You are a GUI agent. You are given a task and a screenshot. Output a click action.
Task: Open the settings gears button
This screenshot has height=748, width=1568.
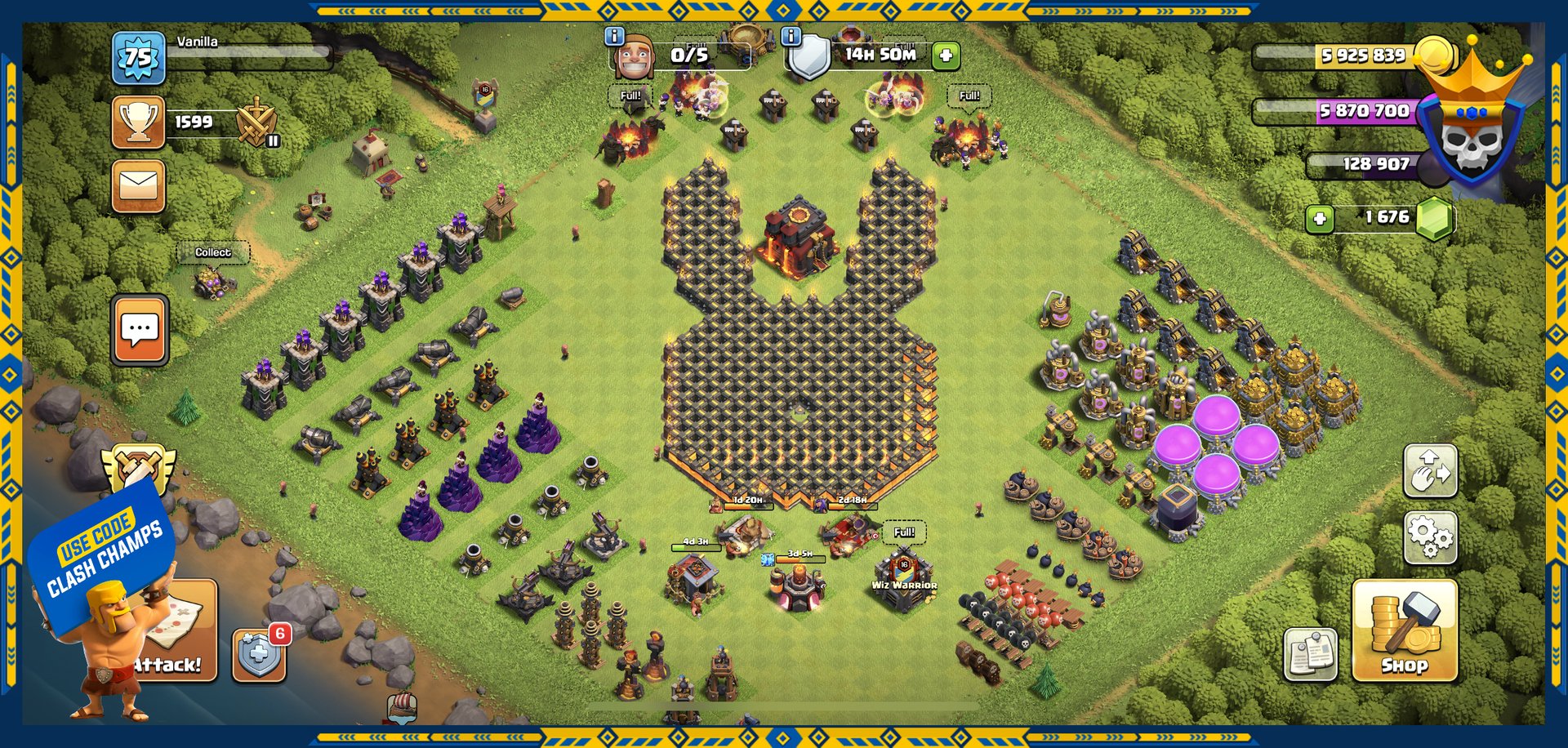1430,537
